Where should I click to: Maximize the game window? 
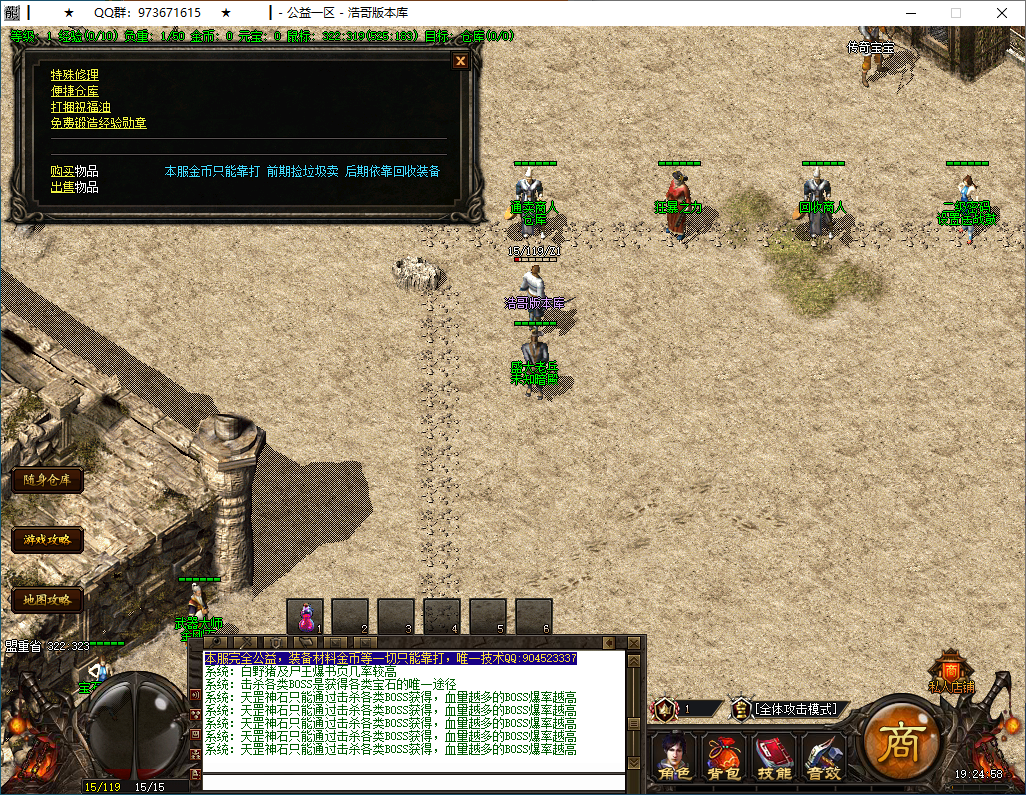coord(955,13)
